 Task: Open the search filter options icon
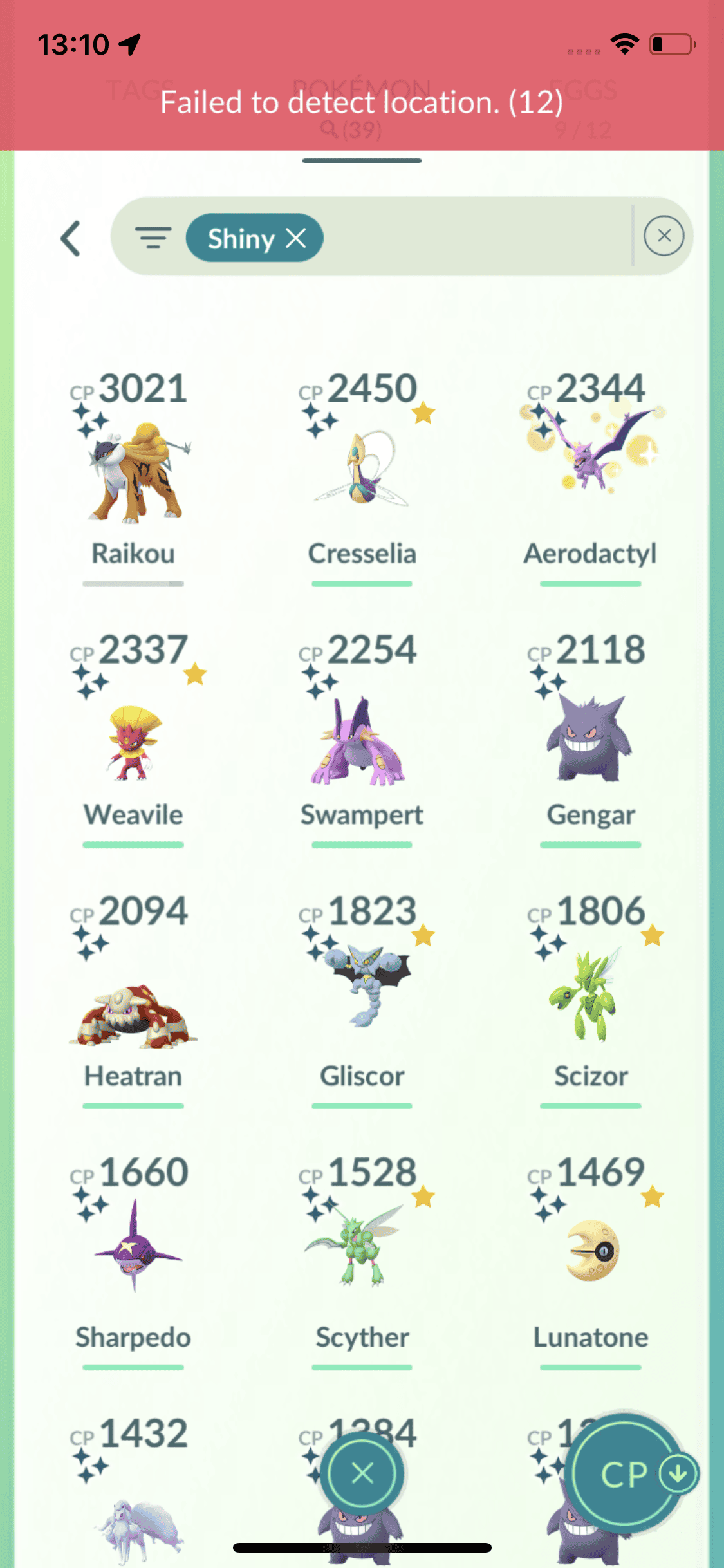[x=153, y=238]
